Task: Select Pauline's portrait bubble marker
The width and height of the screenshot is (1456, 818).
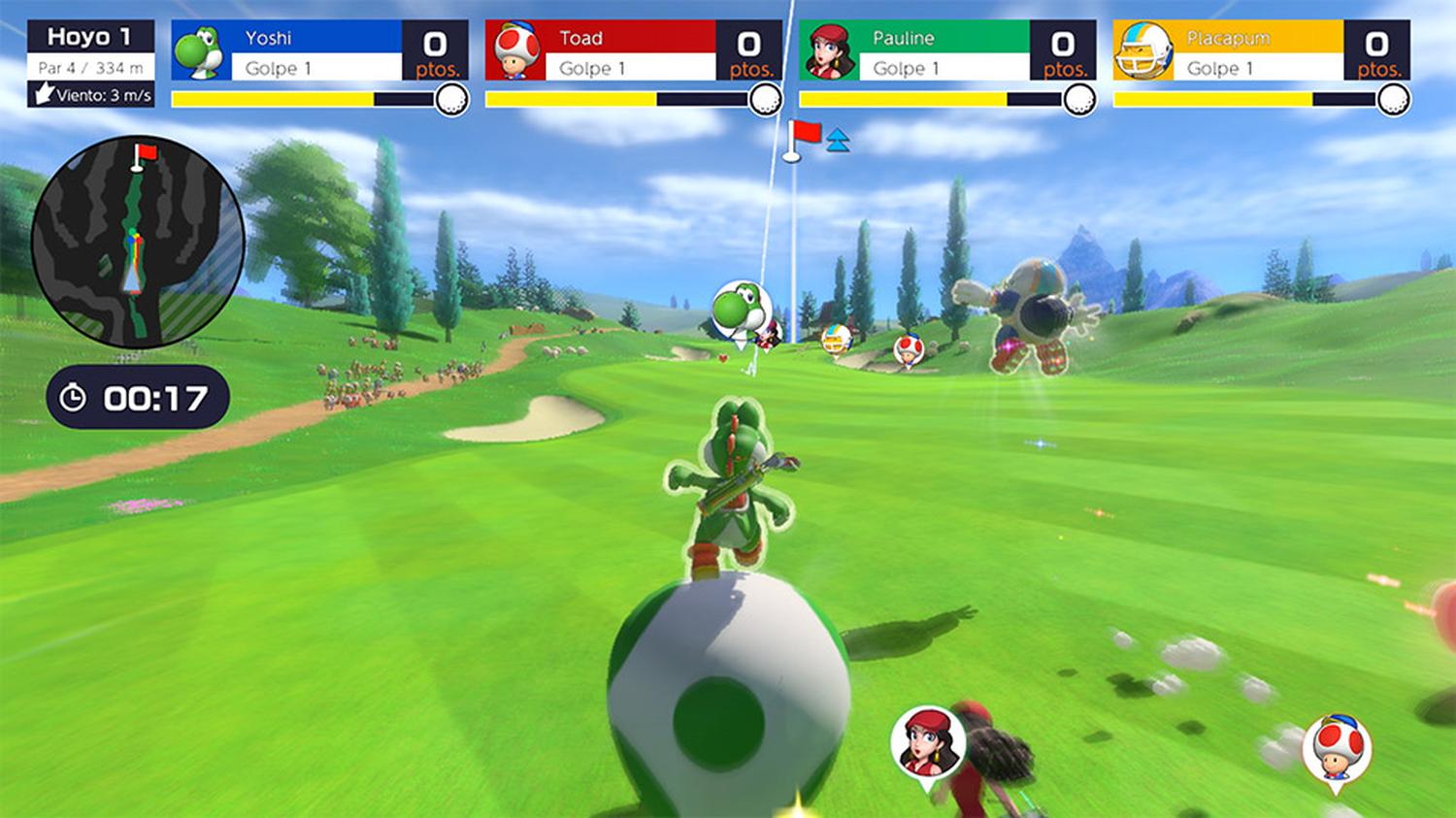Action: click(927, 742)
